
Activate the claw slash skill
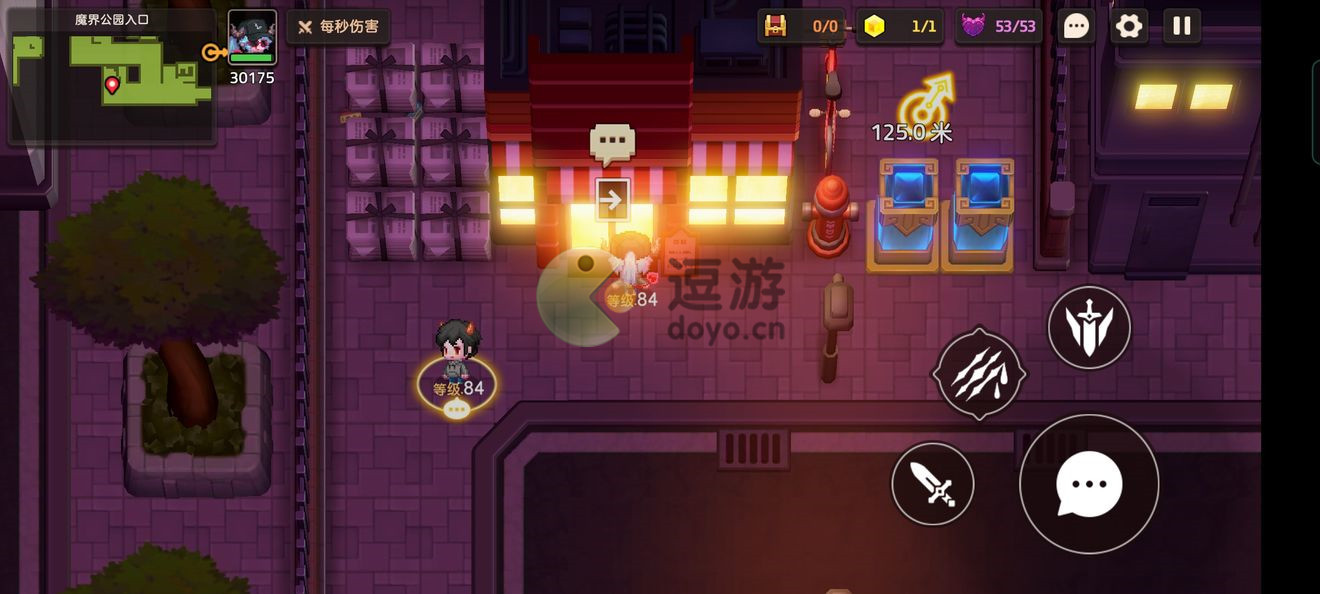(979, 374)
